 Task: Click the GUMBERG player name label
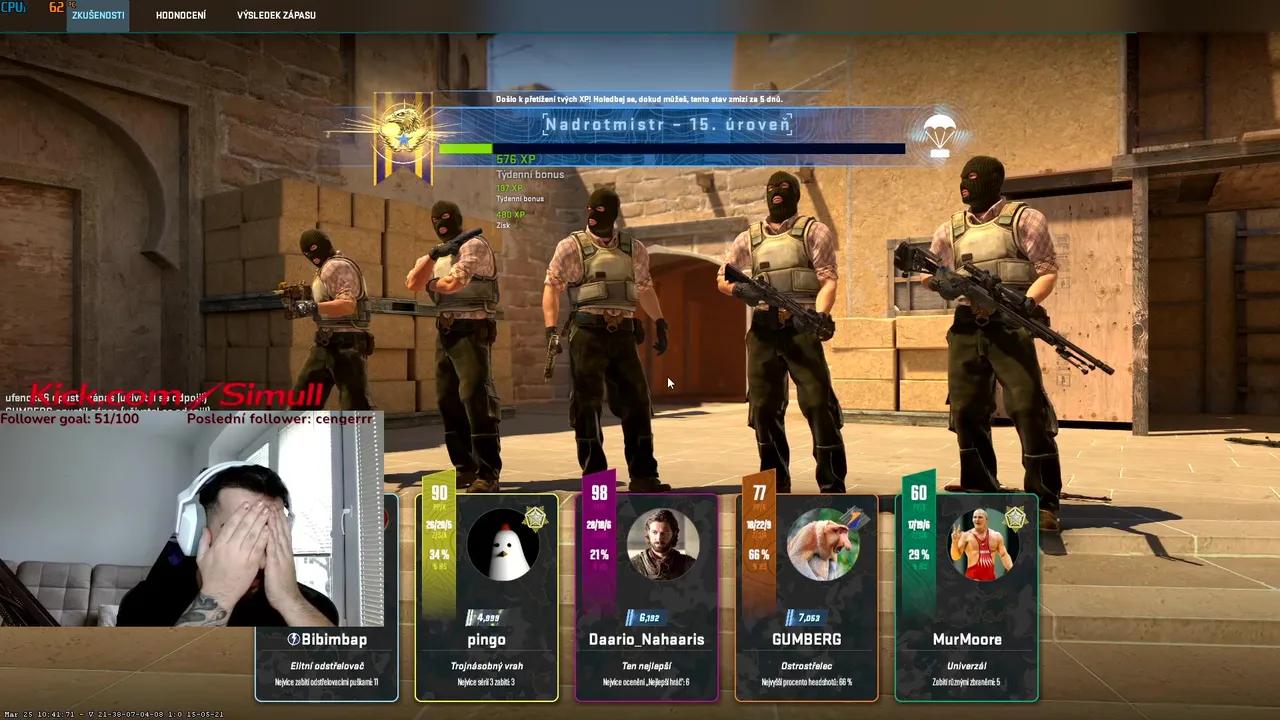805,639
